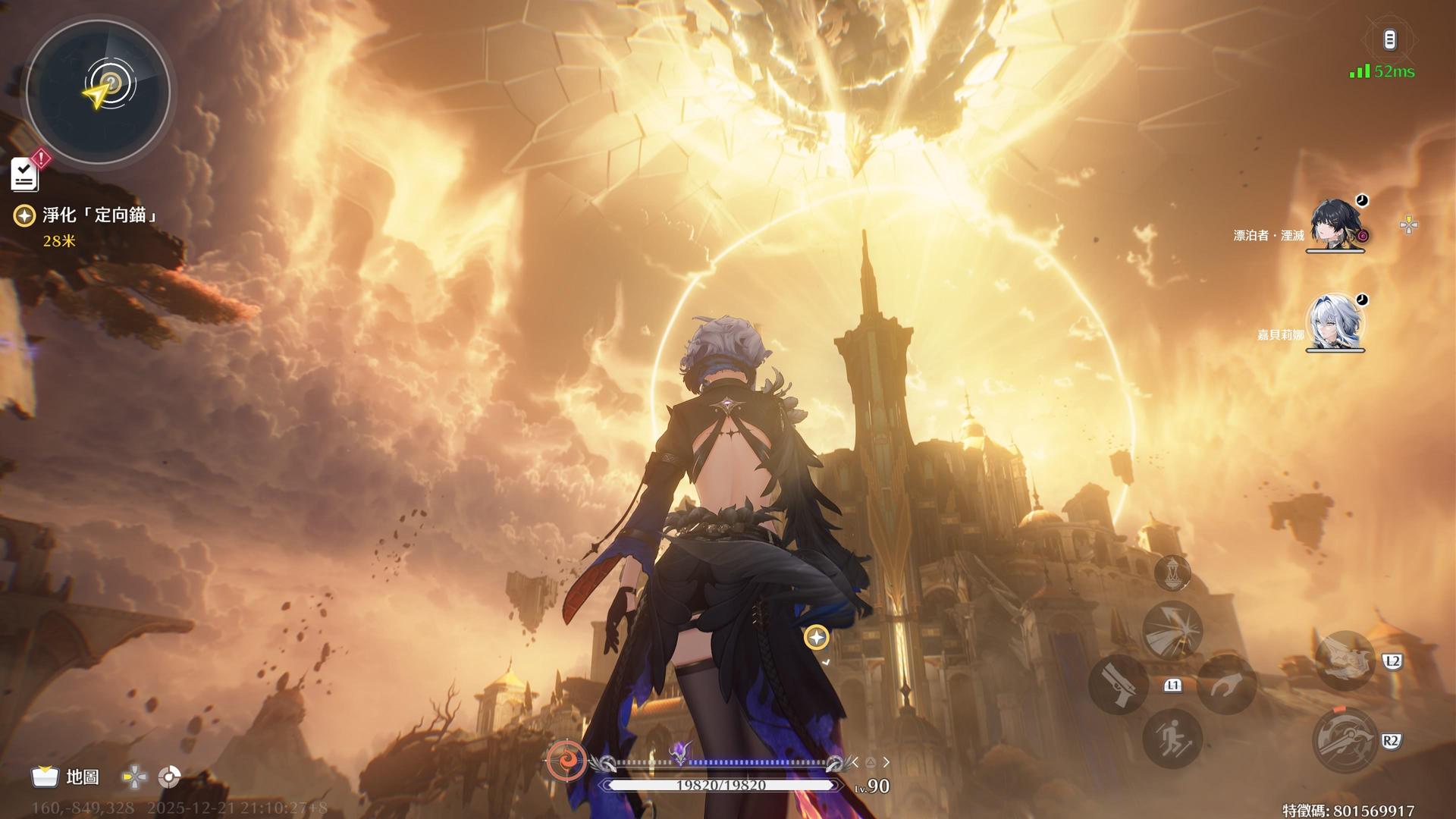The width and height of the screenshot is (1456, 819).
Task: Open the 地圖 map button
Action: tap(66, 777)
